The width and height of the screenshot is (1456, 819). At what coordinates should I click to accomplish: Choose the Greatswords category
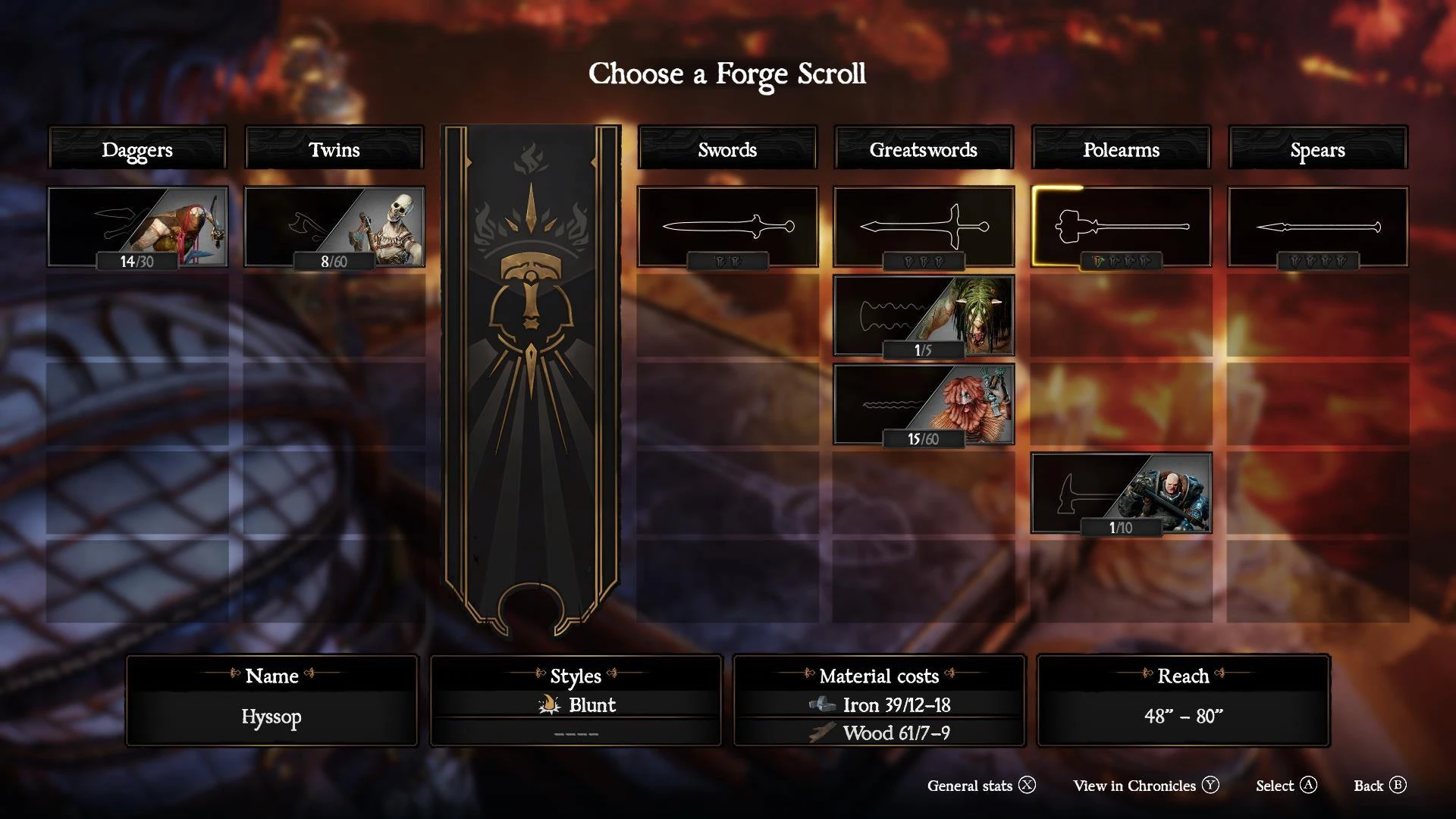(x=923, y=149)
